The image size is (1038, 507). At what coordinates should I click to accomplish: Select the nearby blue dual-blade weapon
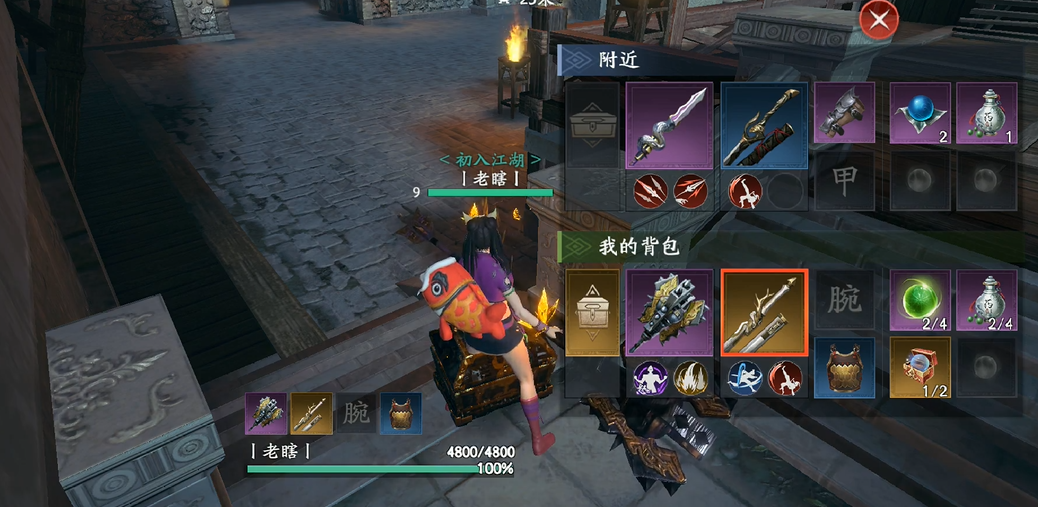click(764, 125)
